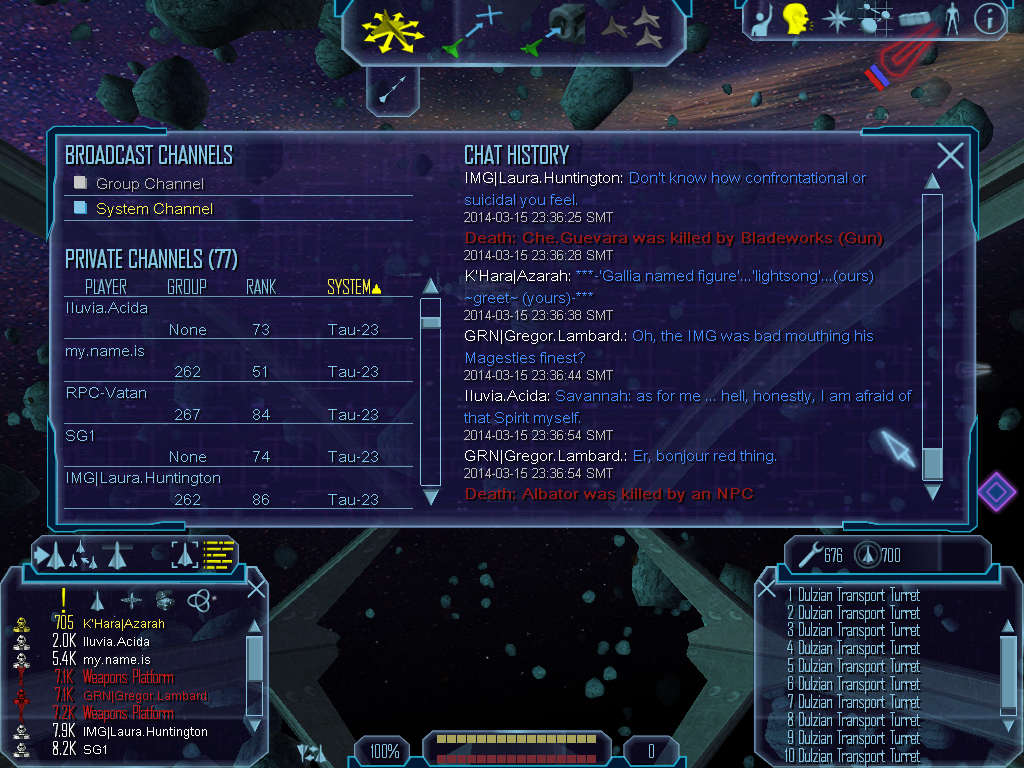Image resolution: width=1024 pixels, height=768 pixels.
Task: Close the Dulzian Transport Turret list panel
Action: 767,589
